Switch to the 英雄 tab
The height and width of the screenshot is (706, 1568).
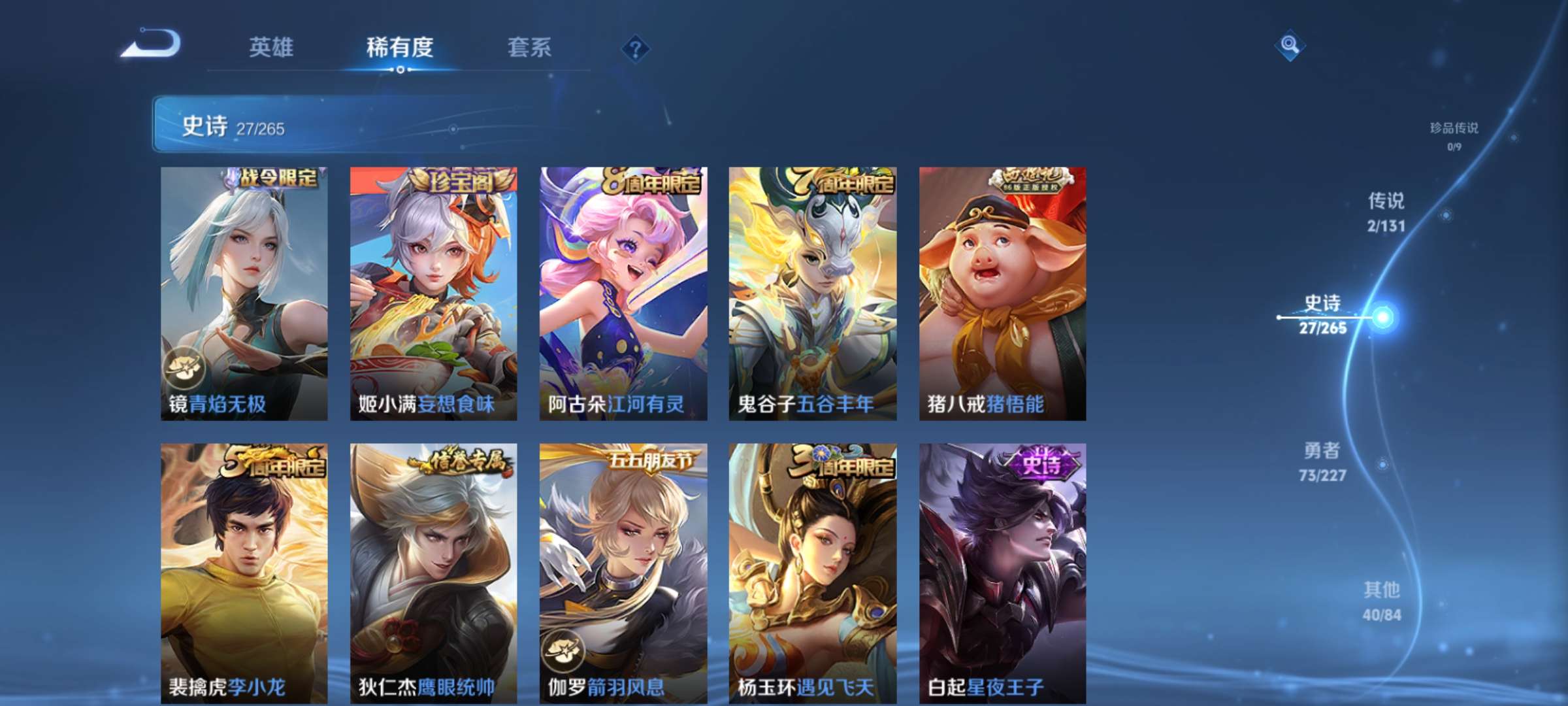272,47
